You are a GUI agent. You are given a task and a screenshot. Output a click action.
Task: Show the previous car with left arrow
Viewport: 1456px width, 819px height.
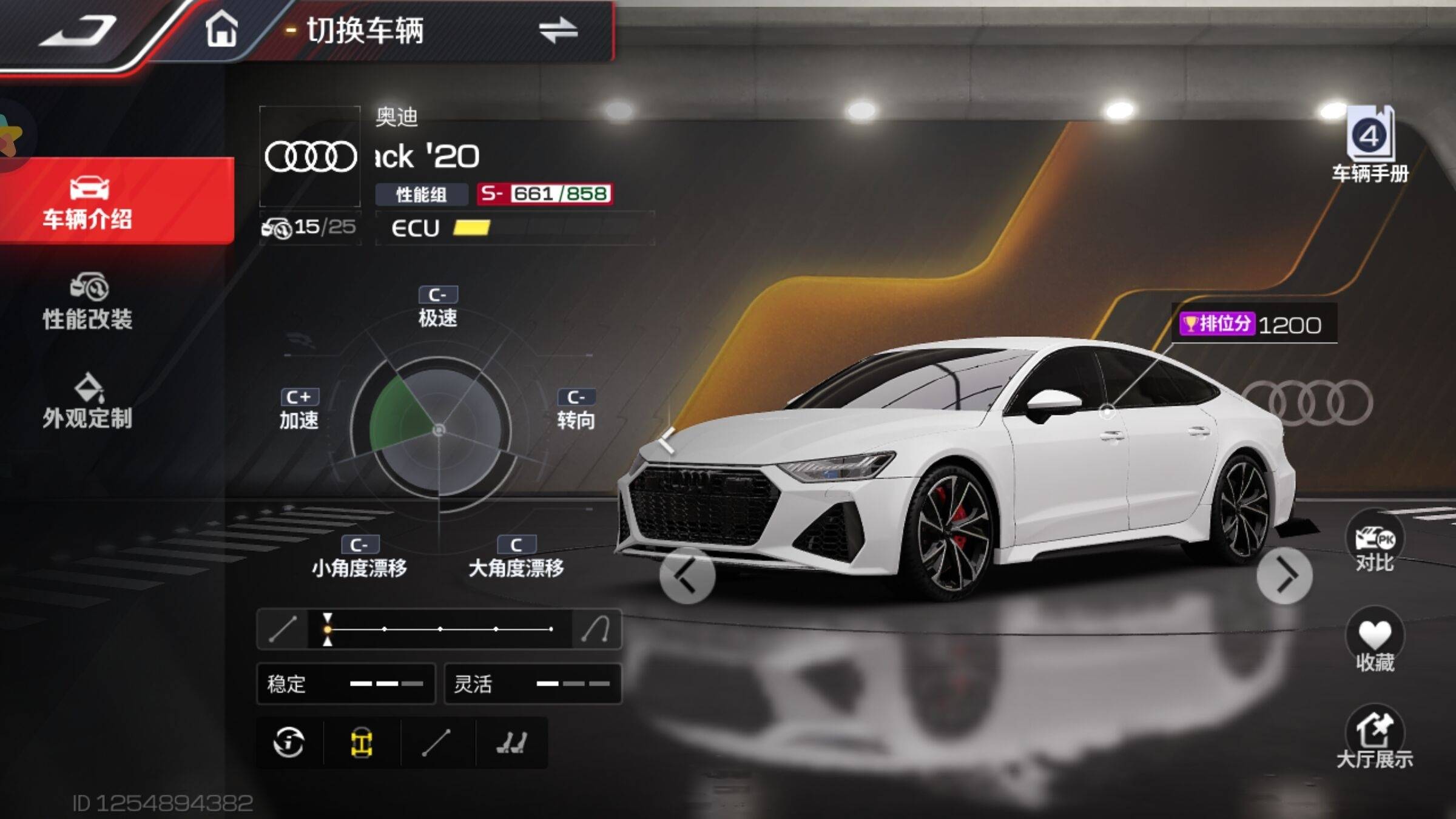[x=687, y=575]
